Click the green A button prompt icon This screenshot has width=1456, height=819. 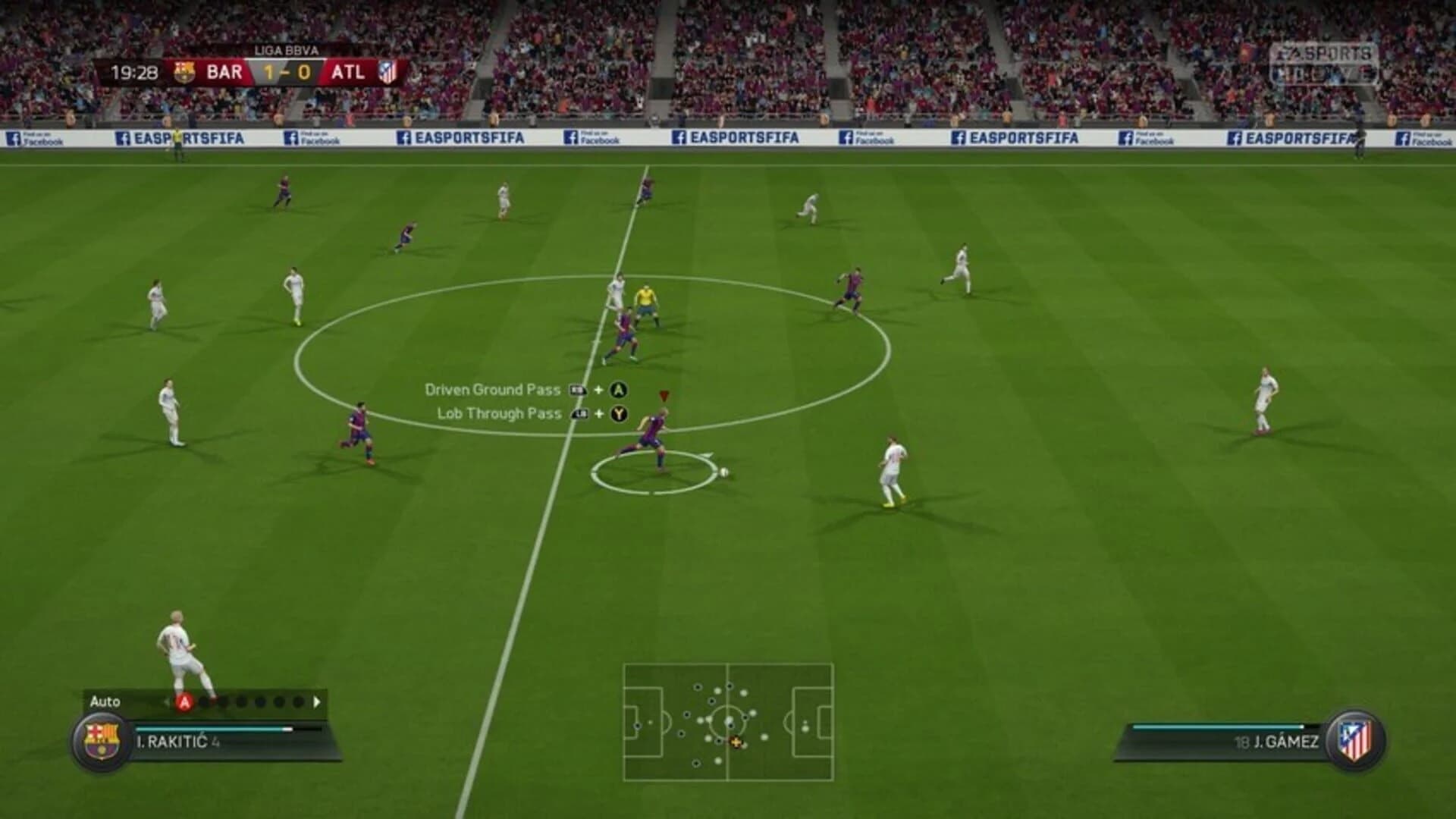[x=620, y=389]
